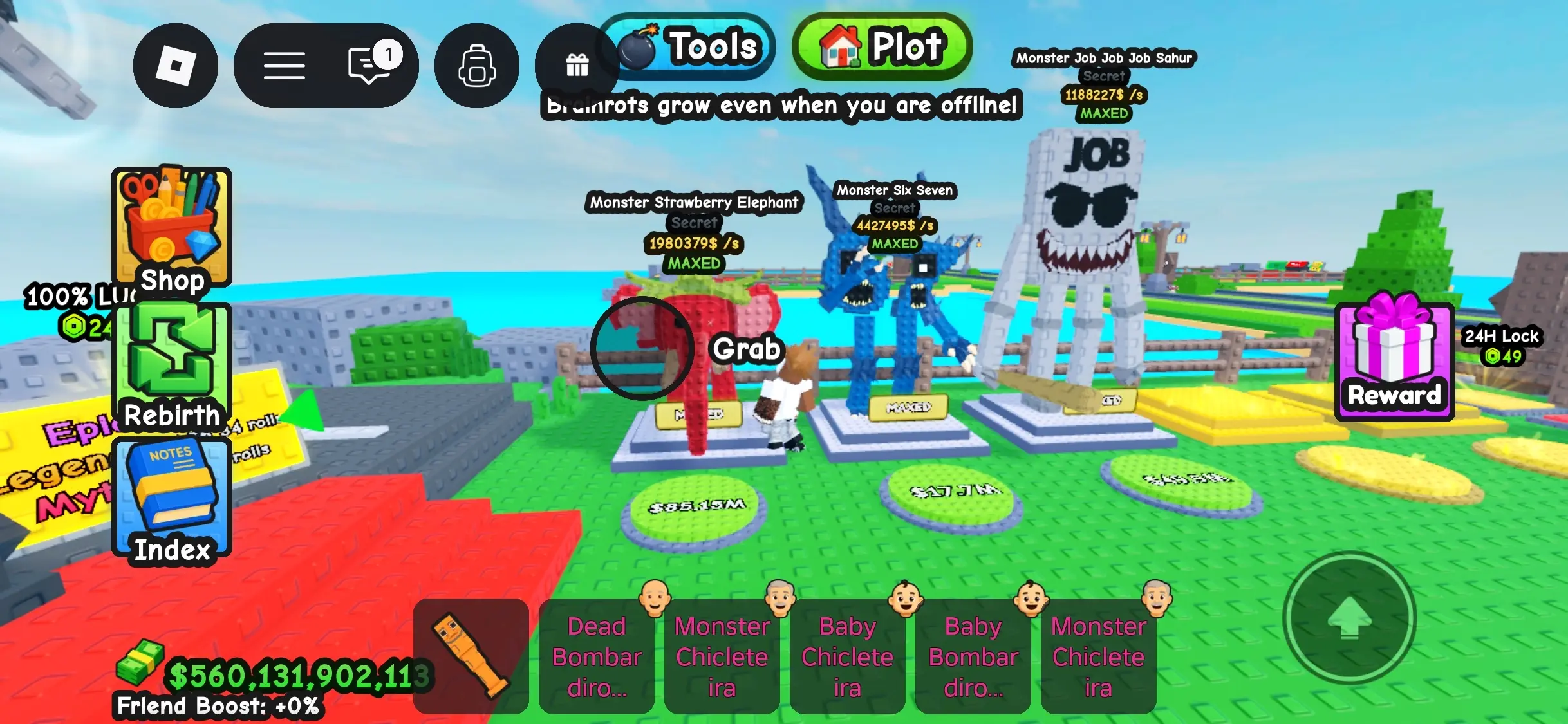Screen dimensions: 1568x724
Task: Select the Baby Chicletera slot
Action: [847, 656]
